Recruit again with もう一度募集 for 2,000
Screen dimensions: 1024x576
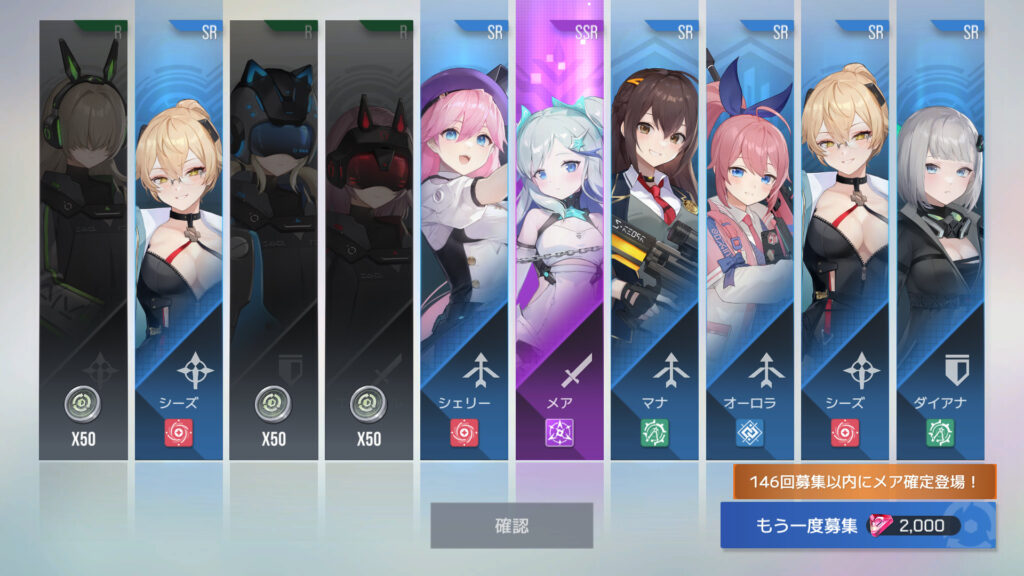tap(857, 526)
